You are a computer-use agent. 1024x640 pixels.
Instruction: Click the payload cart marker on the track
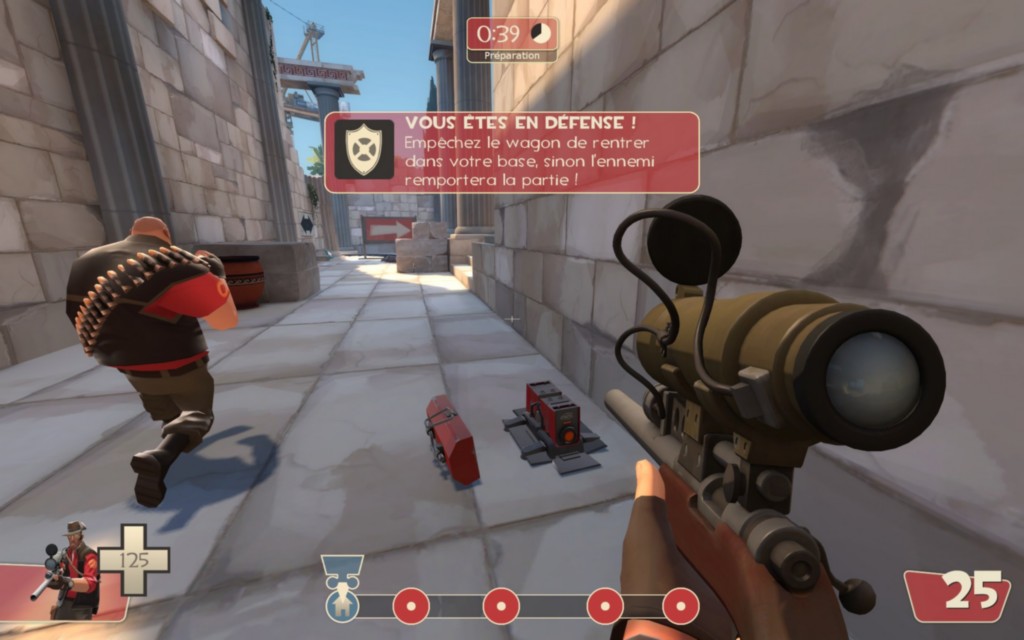click(342, 589)
